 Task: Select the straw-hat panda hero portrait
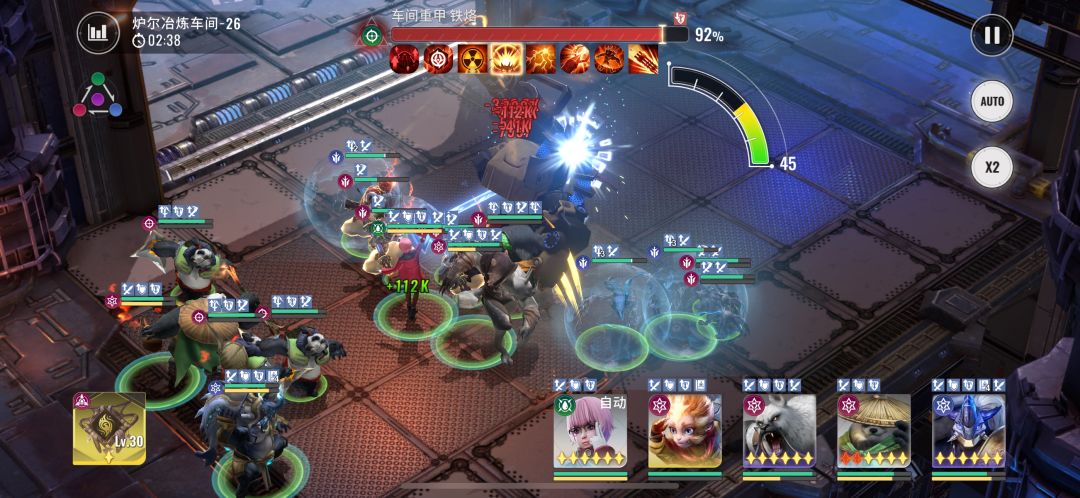coord(873,431)
